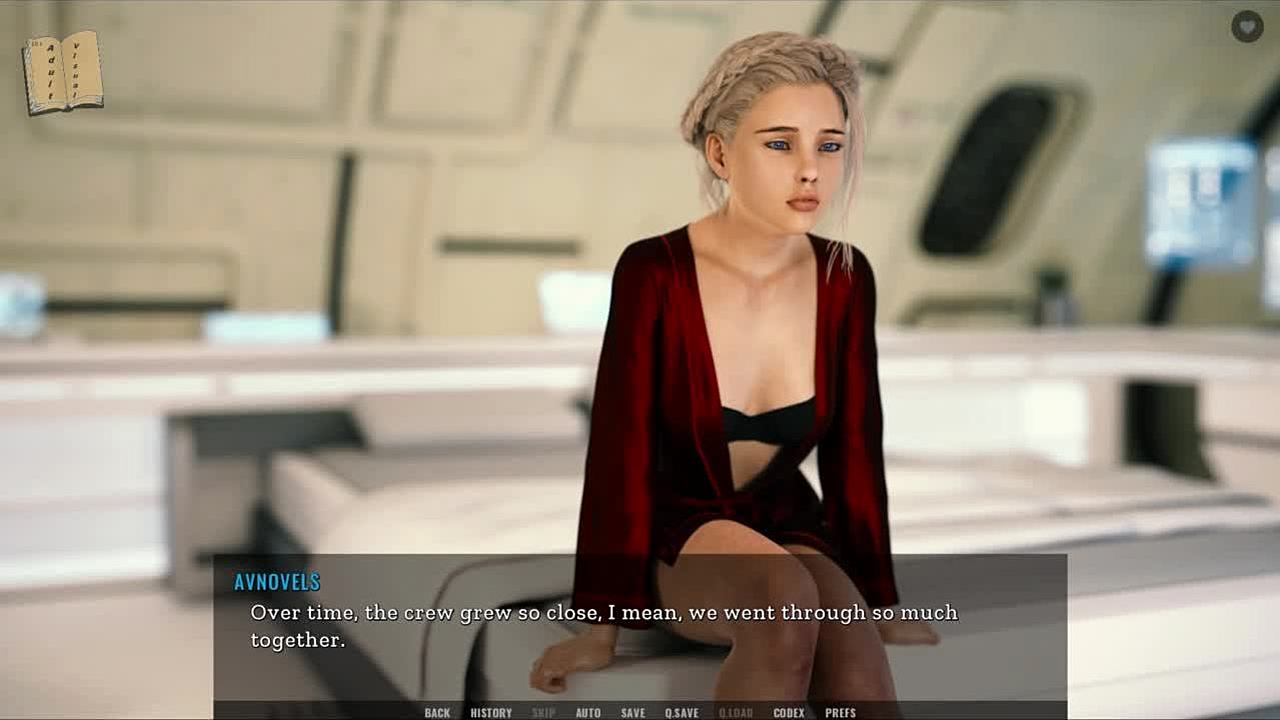Open the Save game screen
Viewport: 1280px width, 720px height.
[x=633, y=713]
